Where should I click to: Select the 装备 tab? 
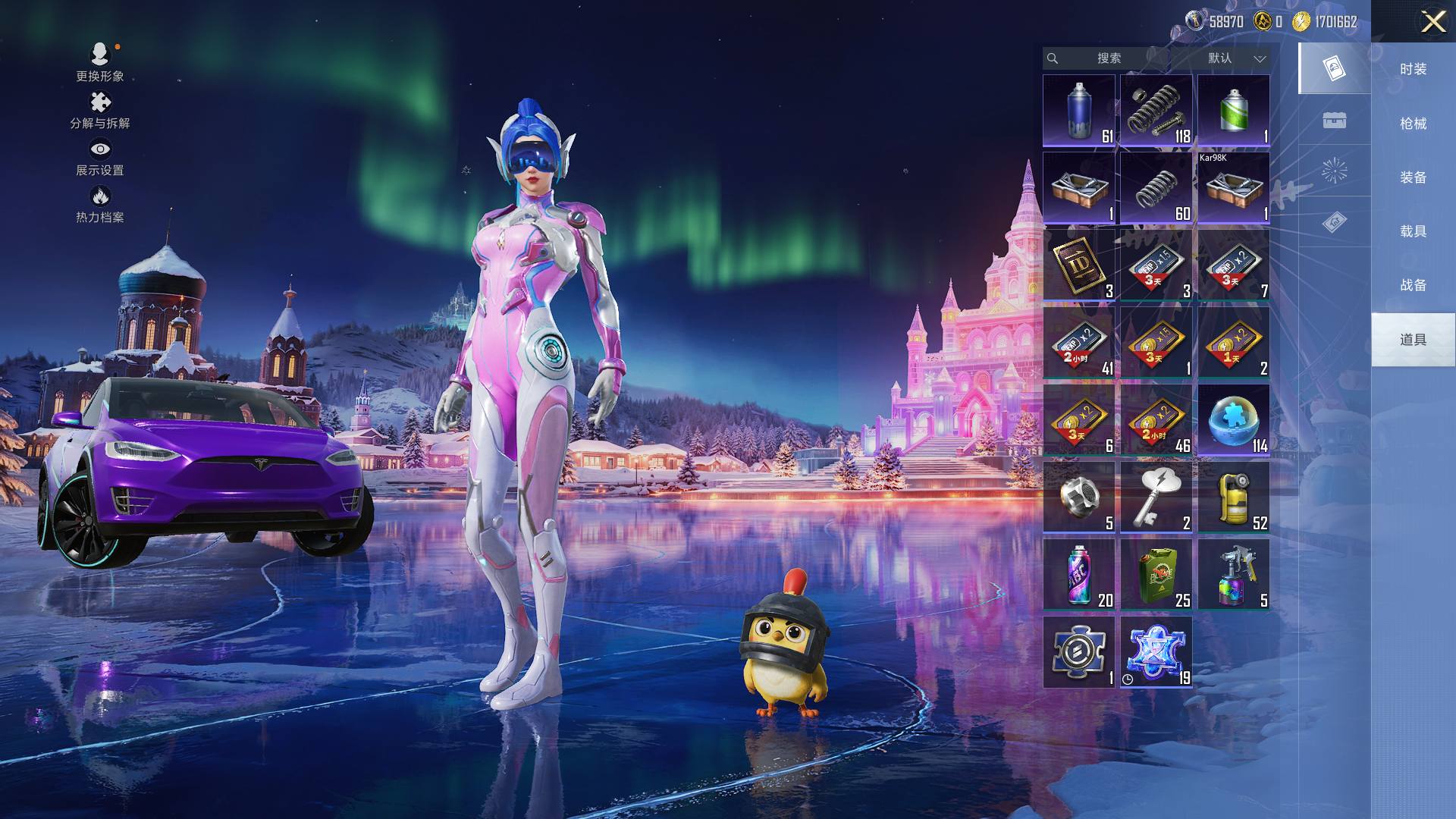(x=1413, y=177)
